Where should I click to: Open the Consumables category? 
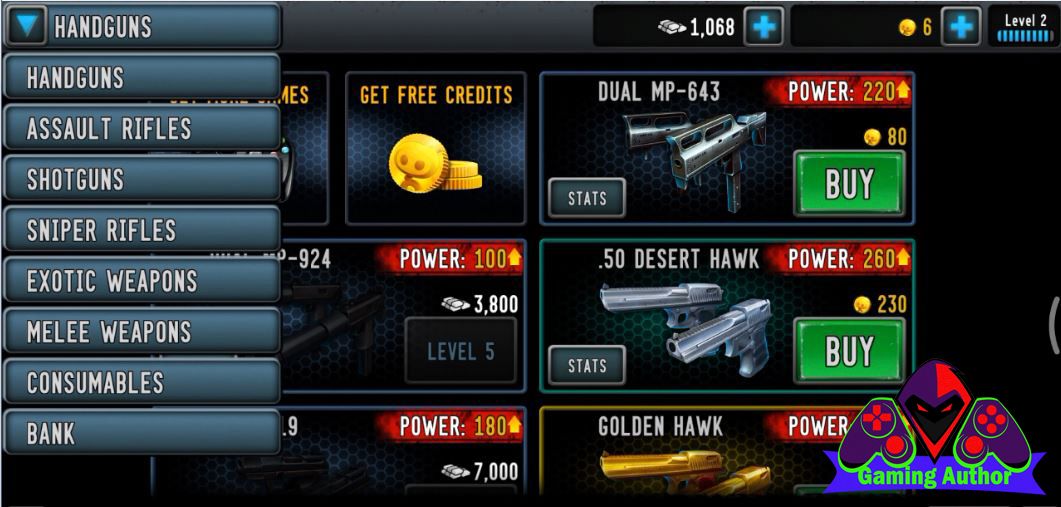[141, 383]
